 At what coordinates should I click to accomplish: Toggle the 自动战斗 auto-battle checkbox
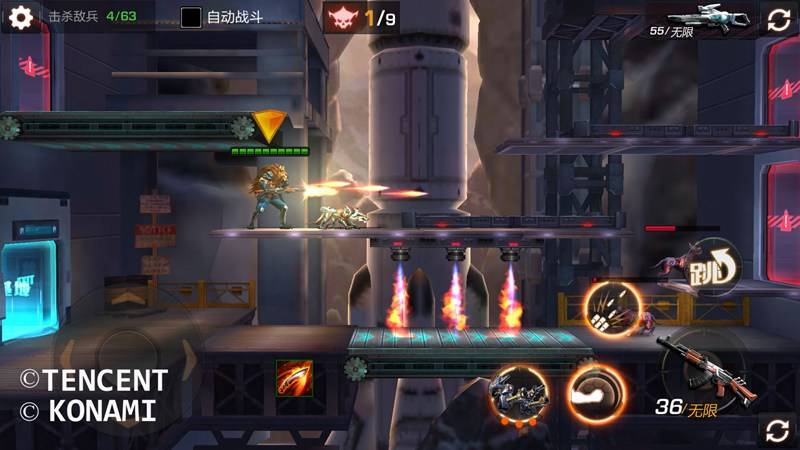(x=191, y=17)
